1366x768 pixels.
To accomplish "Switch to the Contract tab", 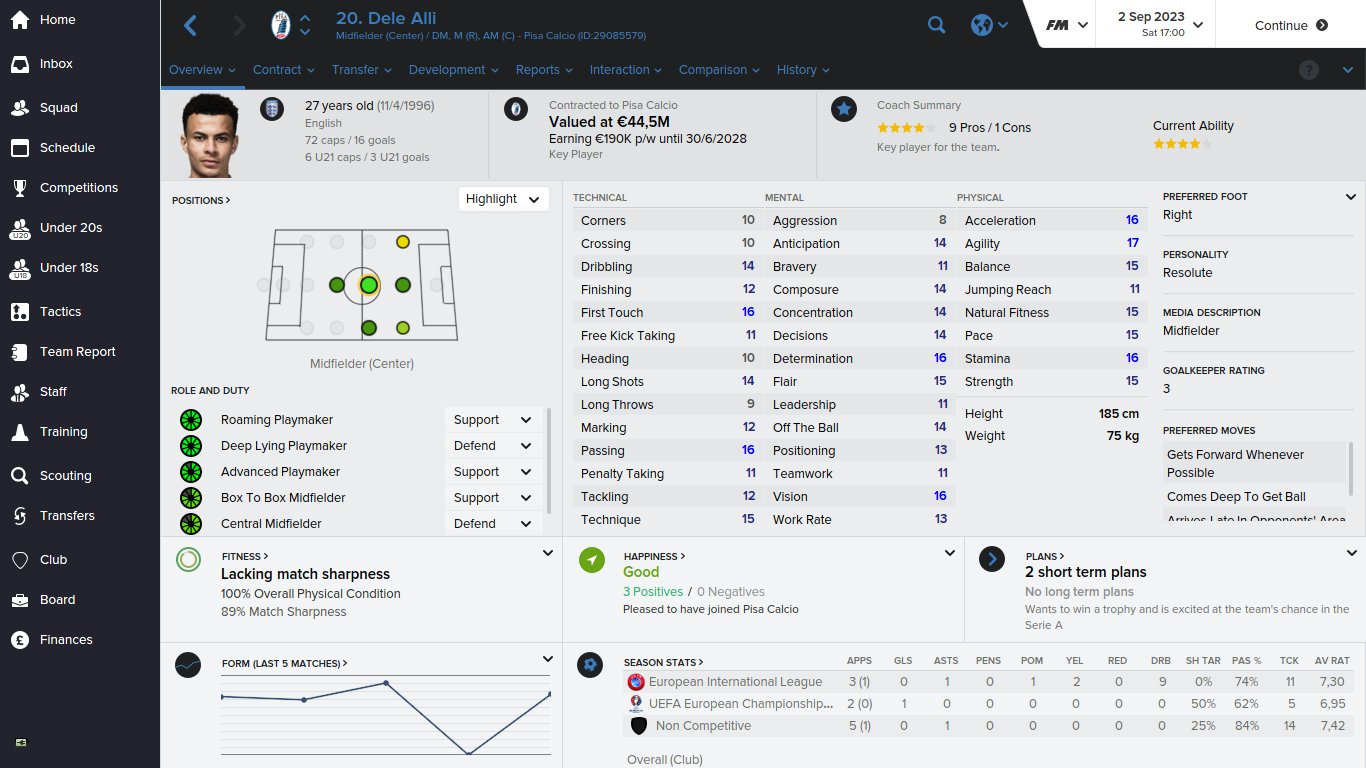I will [277, 70].
